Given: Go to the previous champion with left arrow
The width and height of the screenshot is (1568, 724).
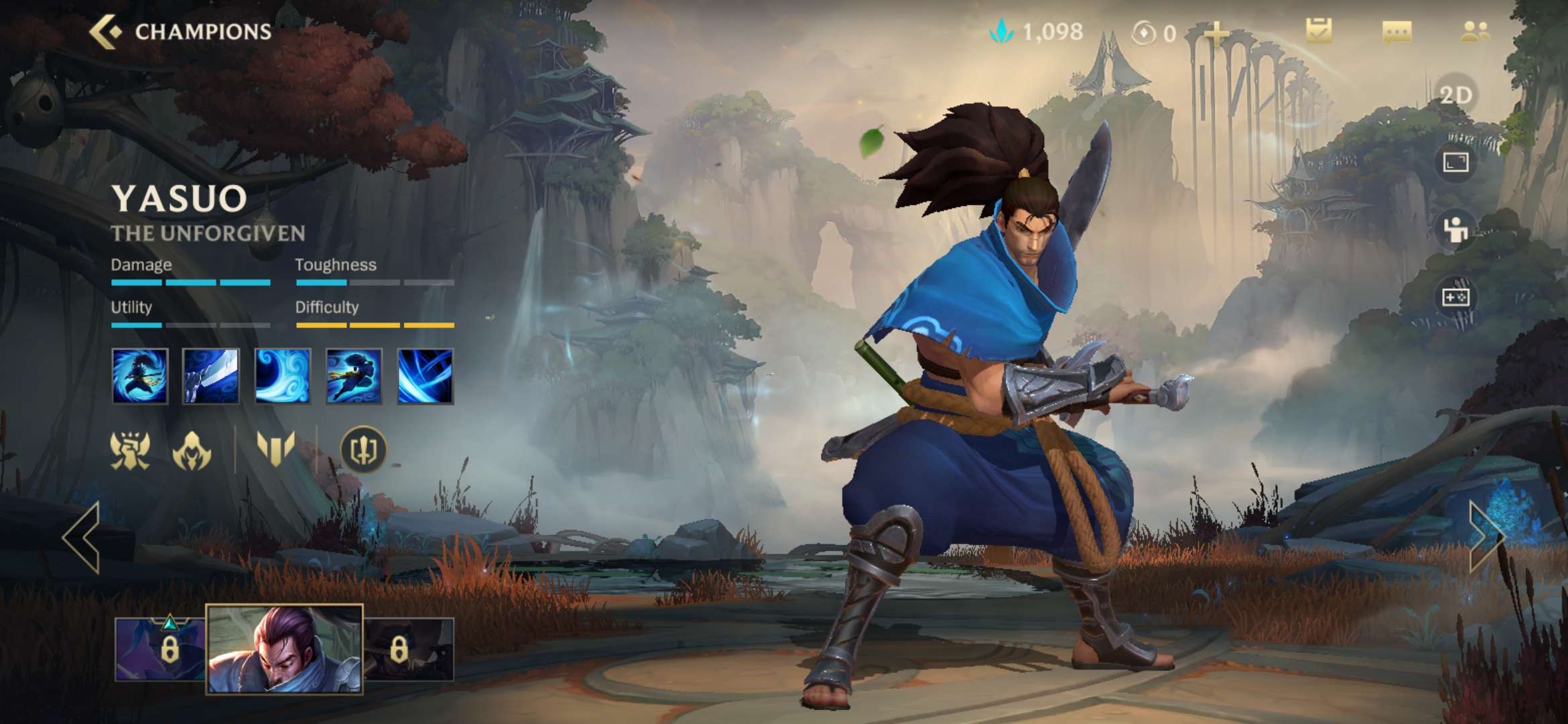Looking at the screenshot, I should coord(82,537).
